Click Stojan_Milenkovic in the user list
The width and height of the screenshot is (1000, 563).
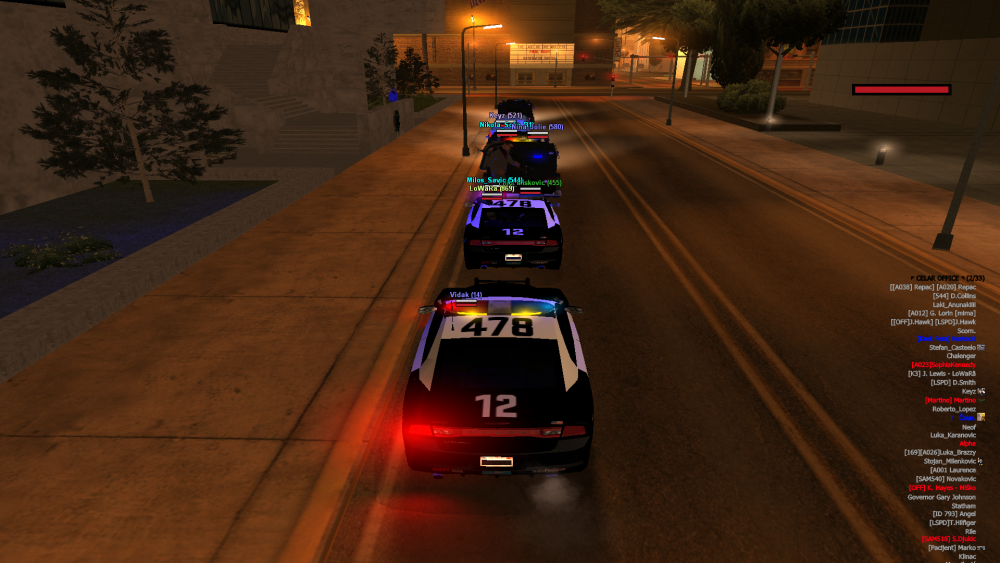(x=952, y=461)
